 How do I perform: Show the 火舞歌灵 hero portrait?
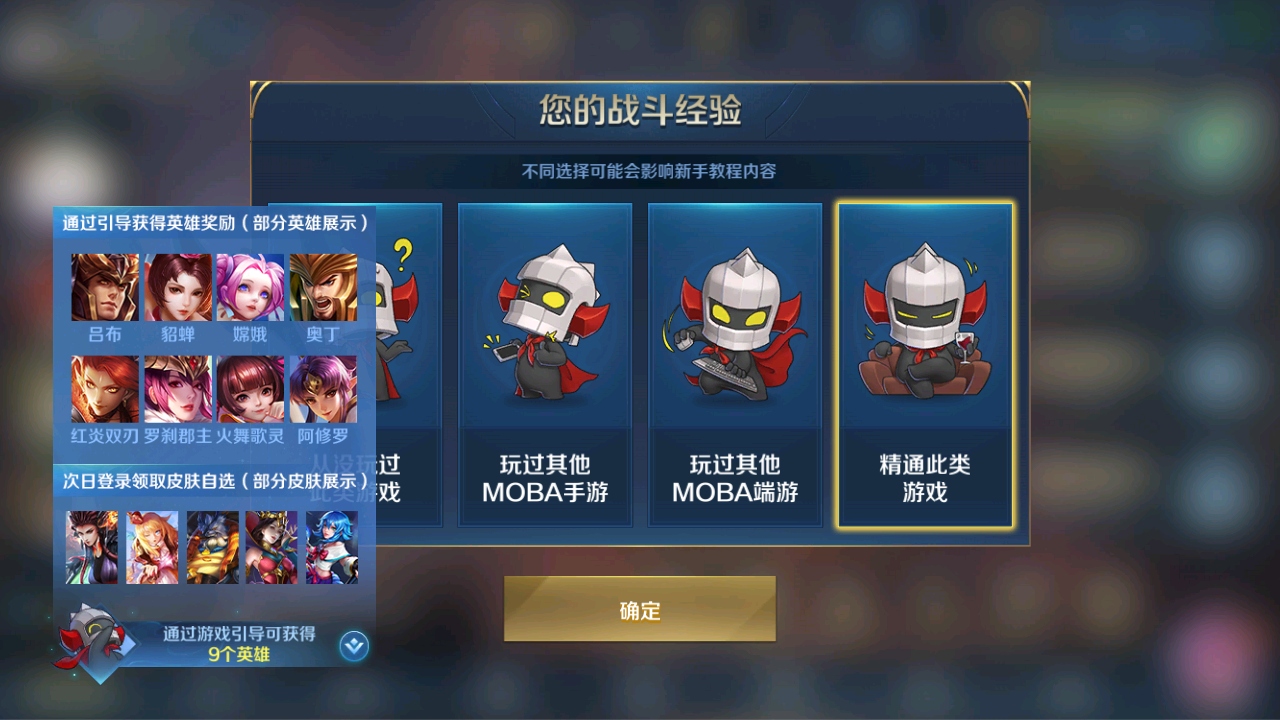tap(250, 389)
